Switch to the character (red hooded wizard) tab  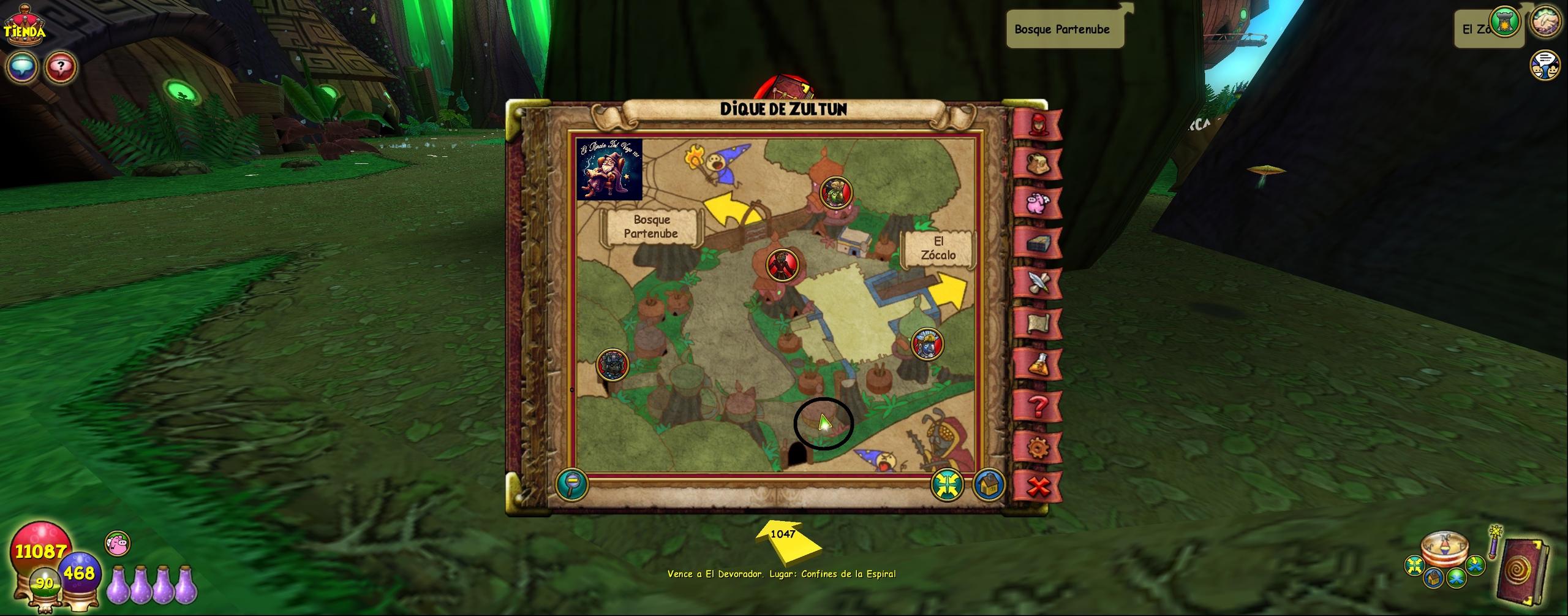click(x=1038, y=124)
